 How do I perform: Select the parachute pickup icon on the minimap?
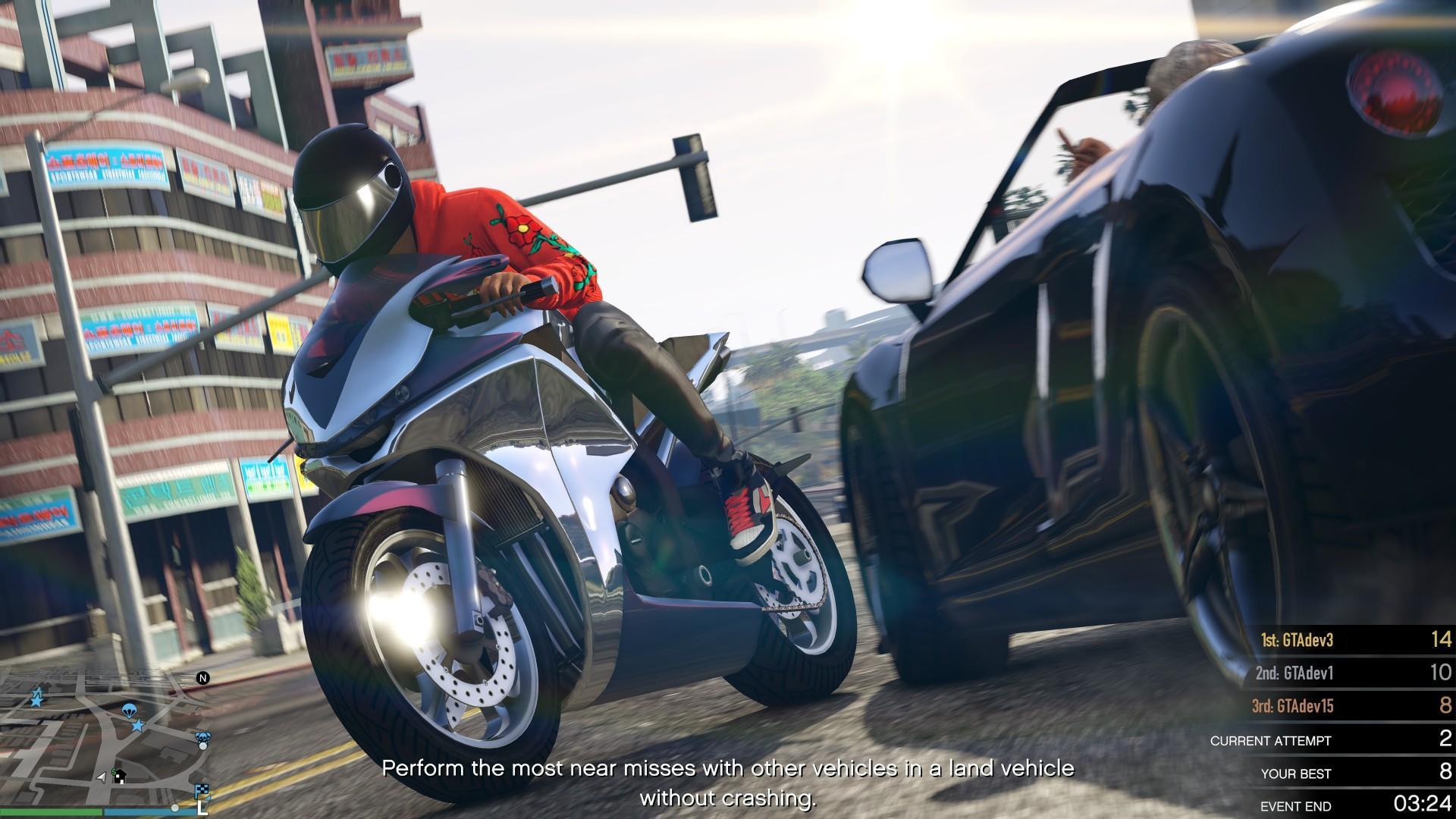pos(129,711)
